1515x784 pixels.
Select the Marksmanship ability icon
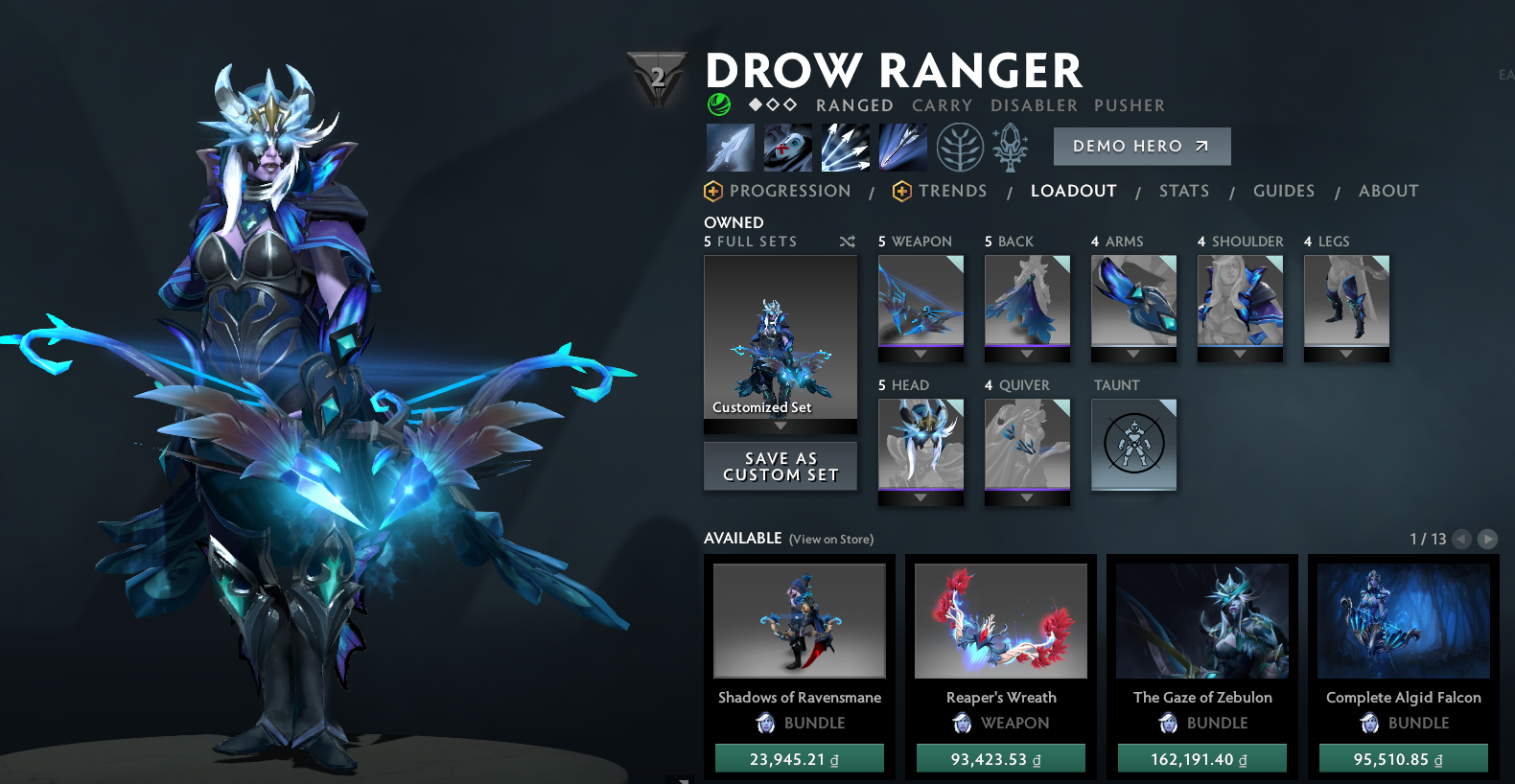(901, 147)
